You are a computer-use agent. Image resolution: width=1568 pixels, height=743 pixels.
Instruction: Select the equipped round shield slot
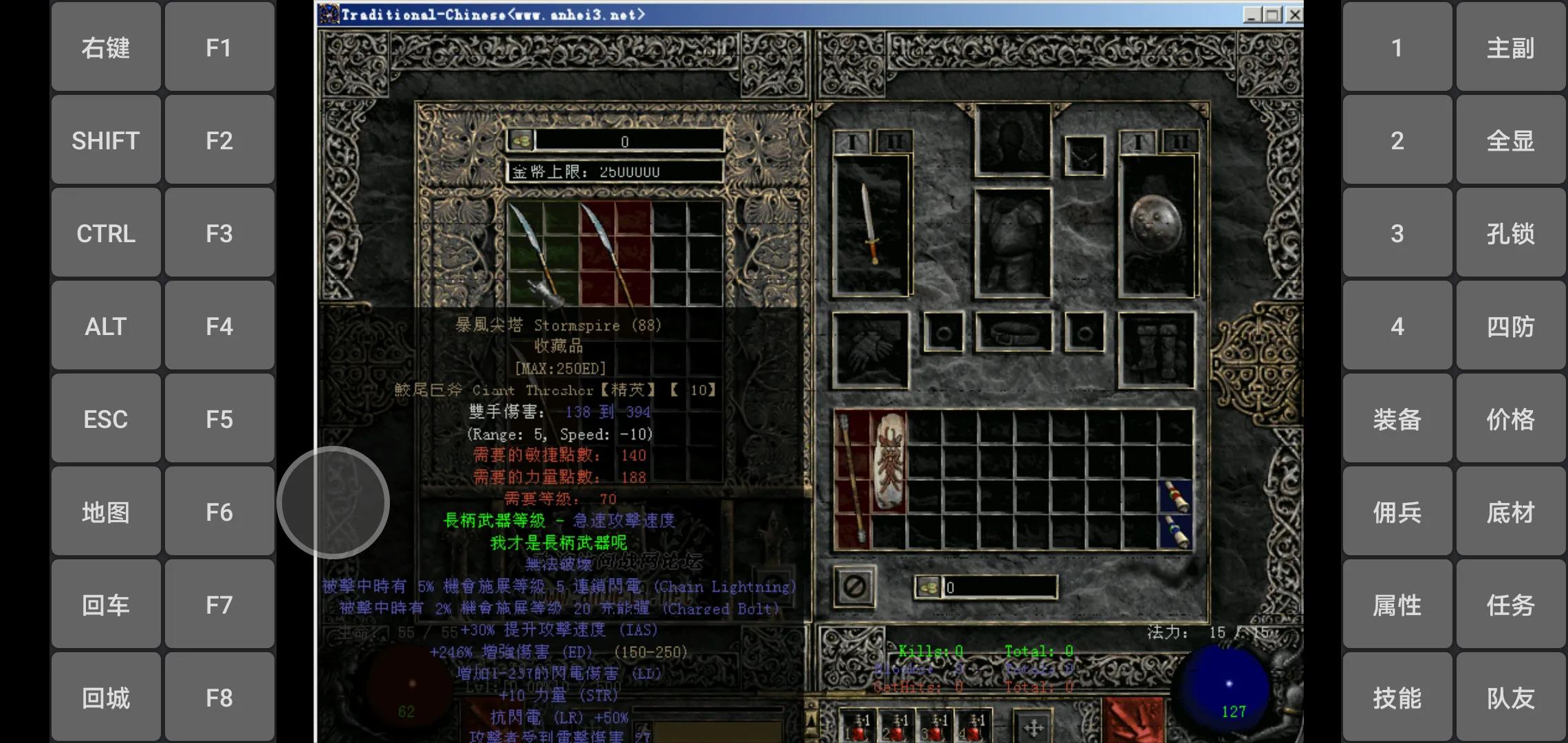(x=1156, y=225)
